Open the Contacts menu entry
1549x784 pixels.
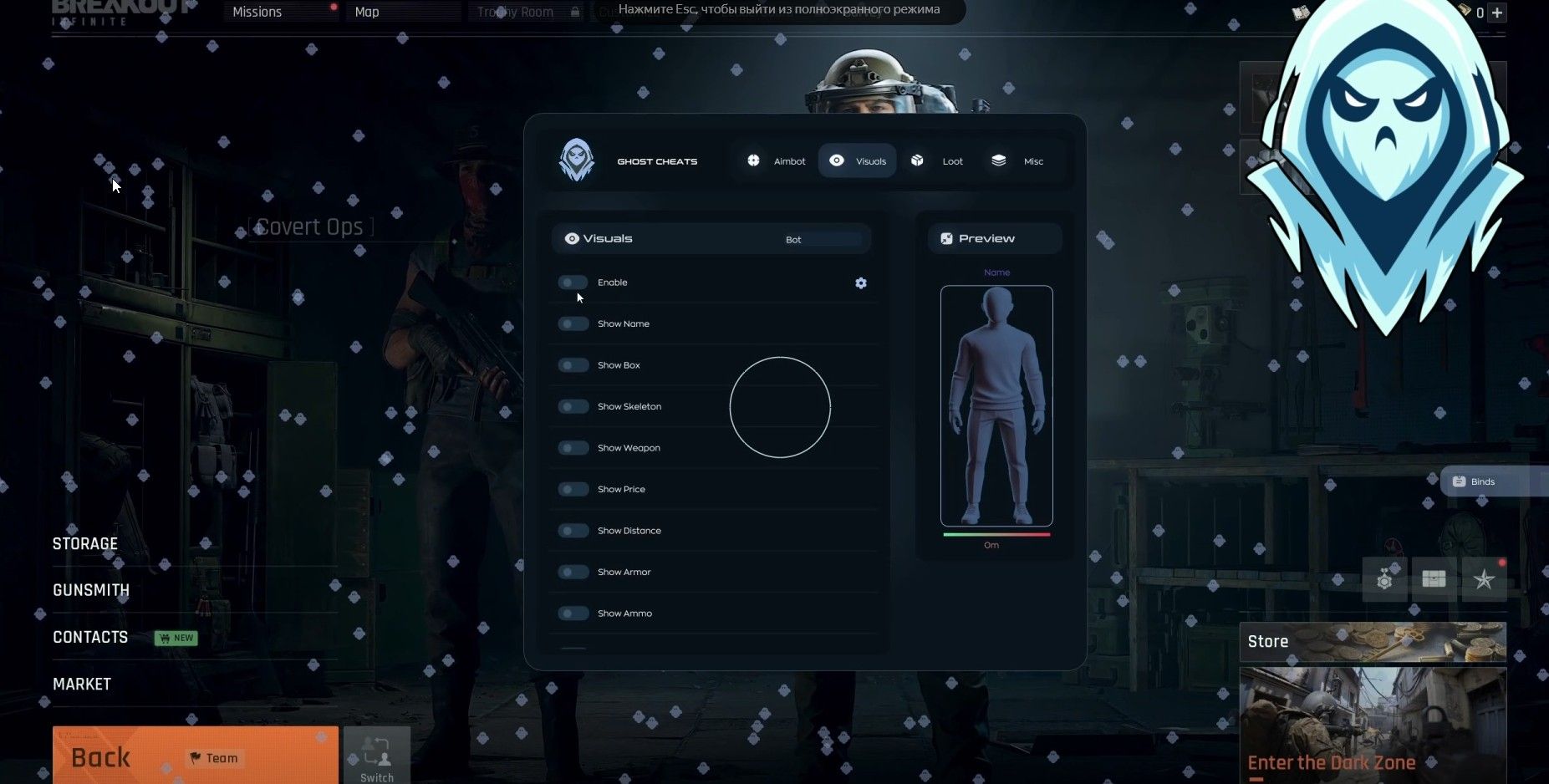coord(90,637)
